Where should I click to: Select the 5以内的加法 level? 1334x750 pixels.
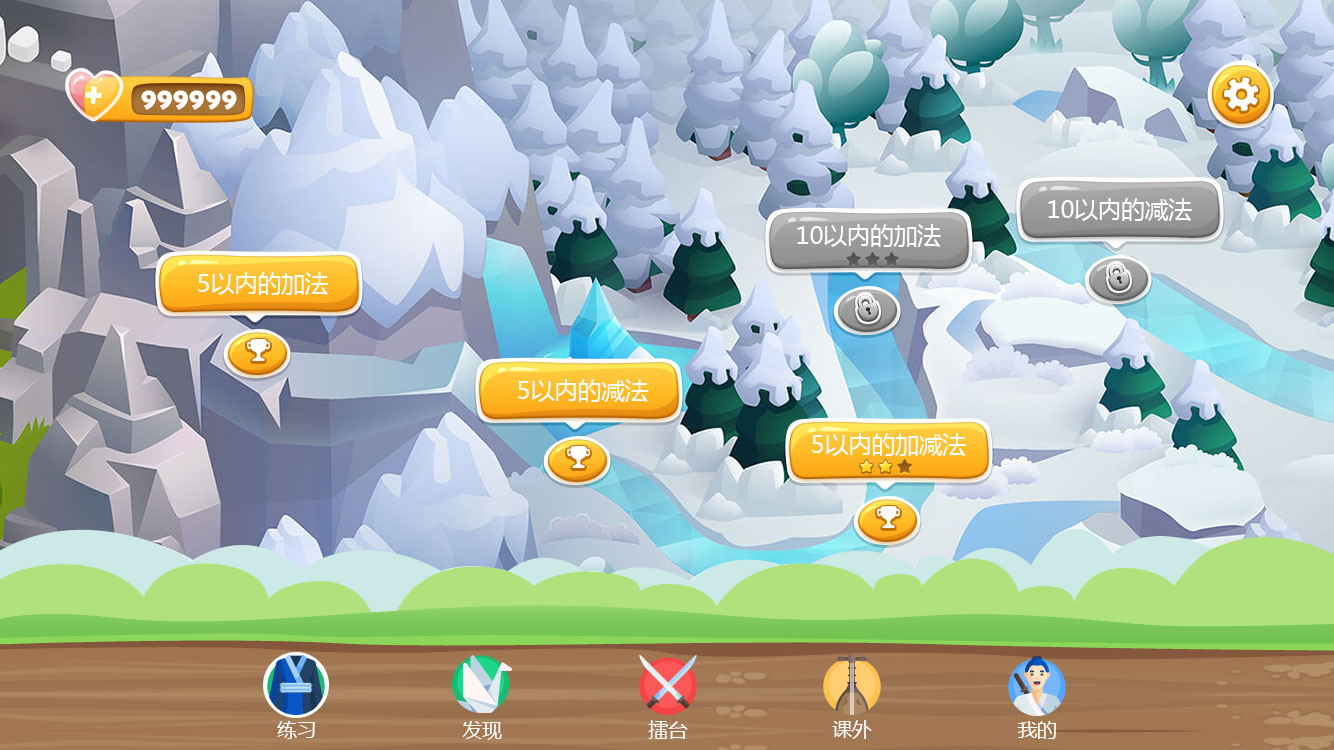click(259, 283)
